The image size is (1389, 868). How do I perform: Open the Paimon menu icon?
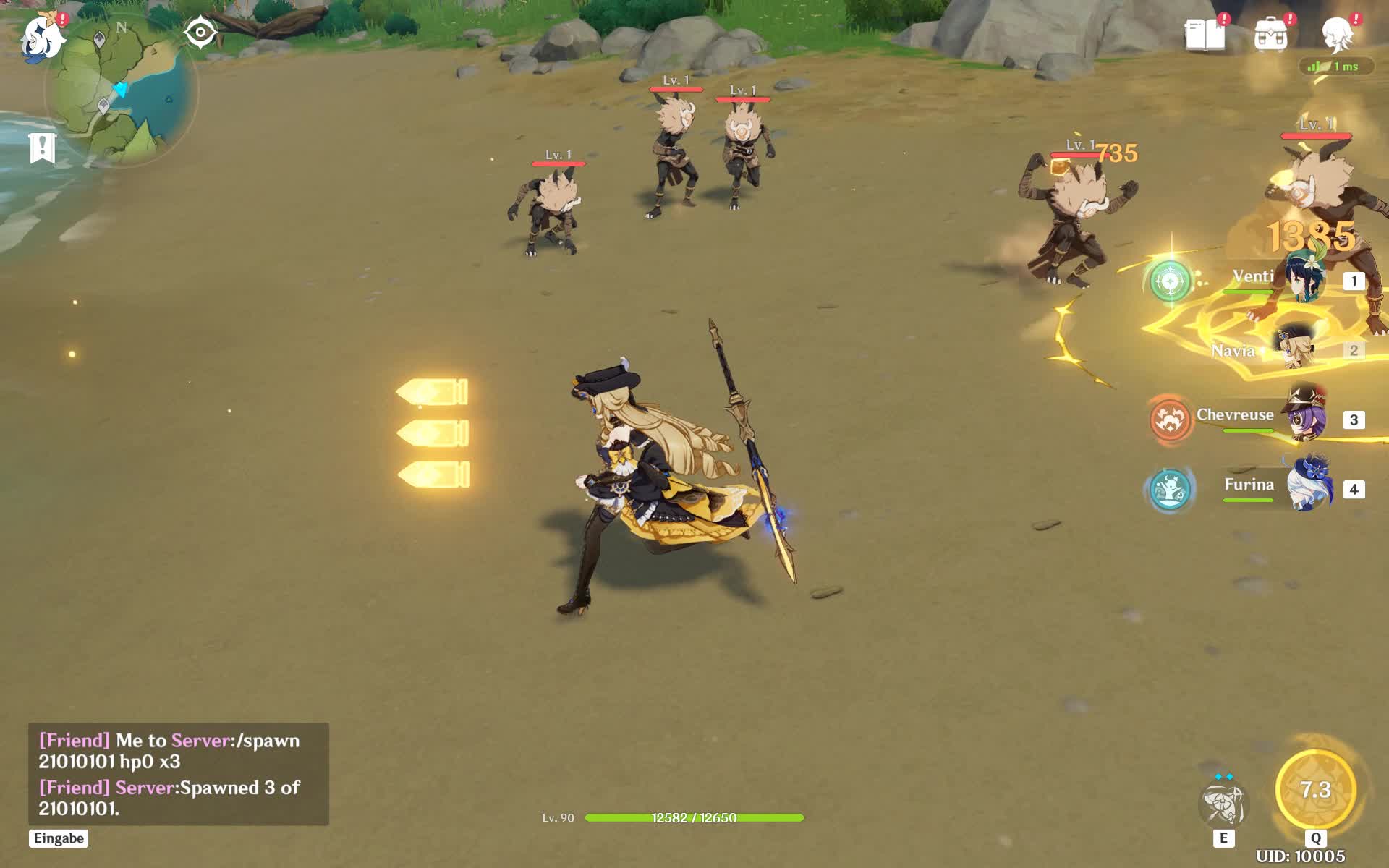pyautogui.click(x=42, y=38)
